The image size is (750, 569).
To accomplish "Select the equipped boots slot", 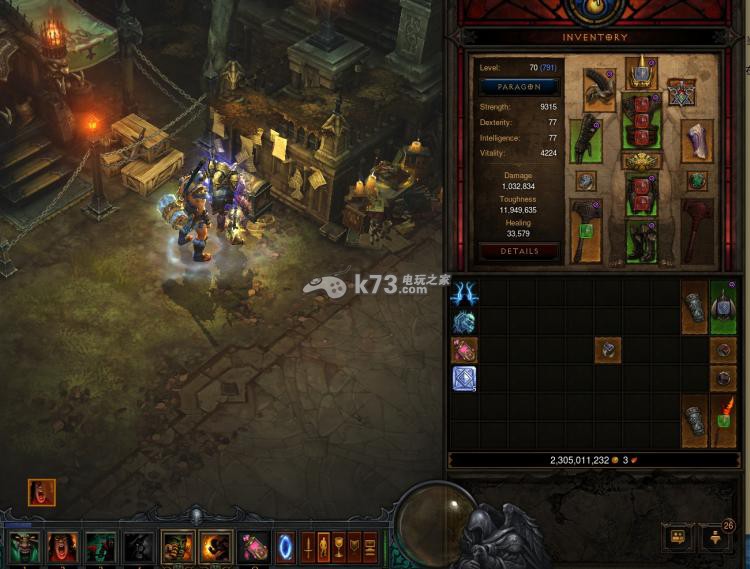I will (639, 240).
